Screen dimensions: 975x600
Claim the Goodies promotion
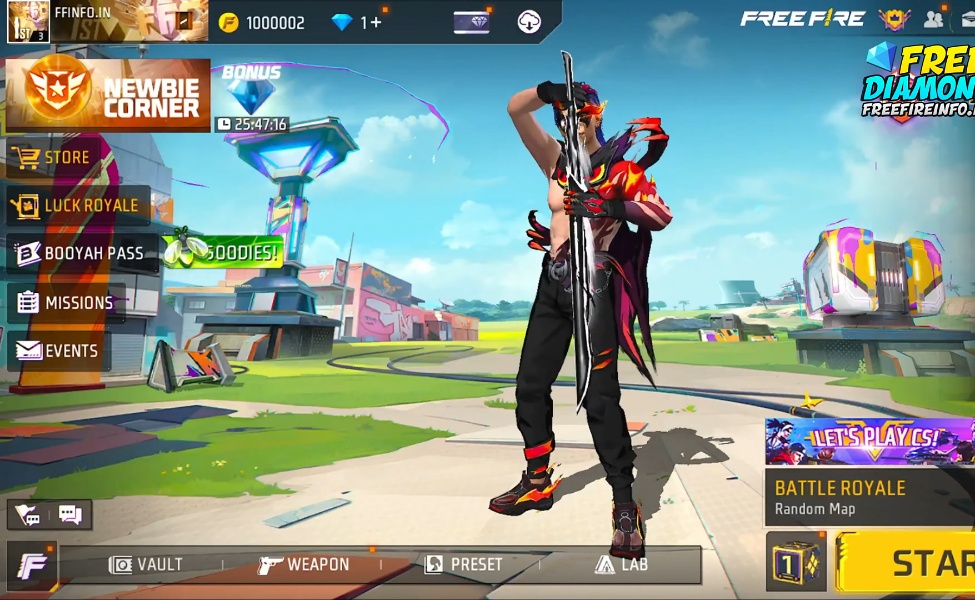tap(222, 252)
